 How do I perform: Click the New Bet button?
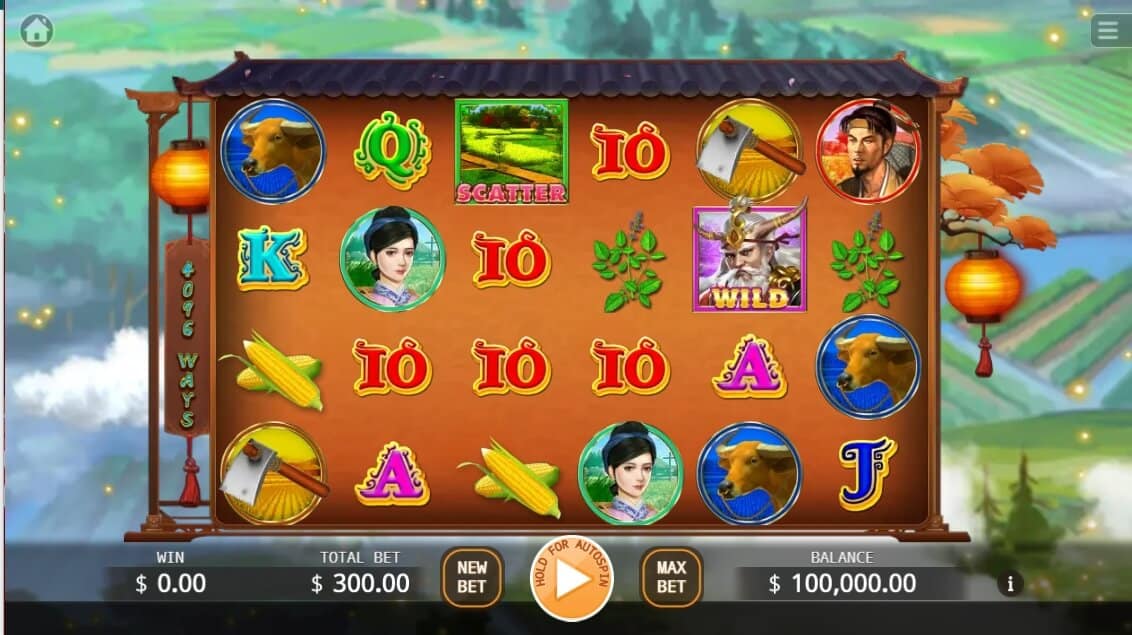(x=472, y=577)
